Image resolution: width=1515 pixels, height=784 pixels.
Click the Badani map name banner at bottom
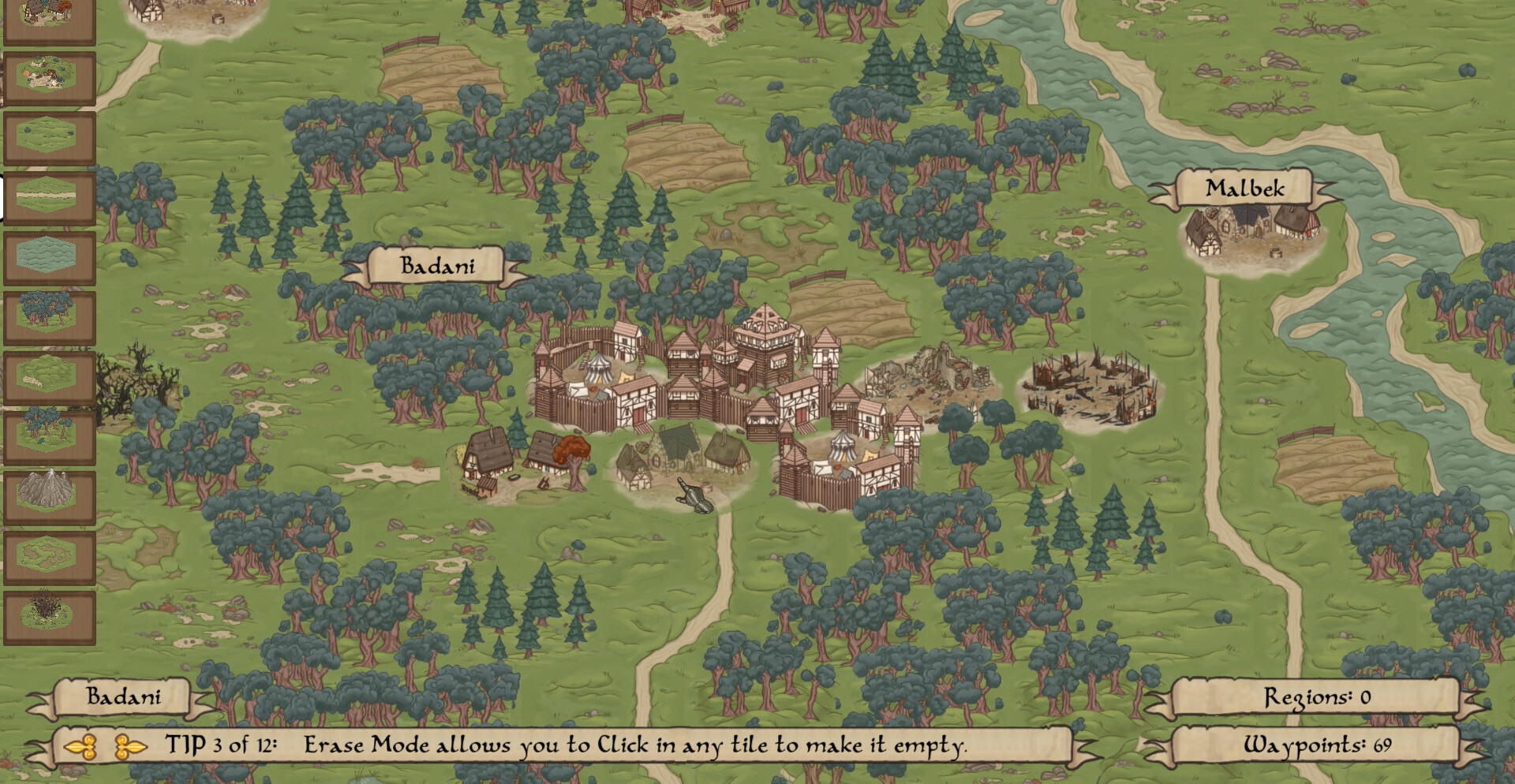[x=123, y=697]
